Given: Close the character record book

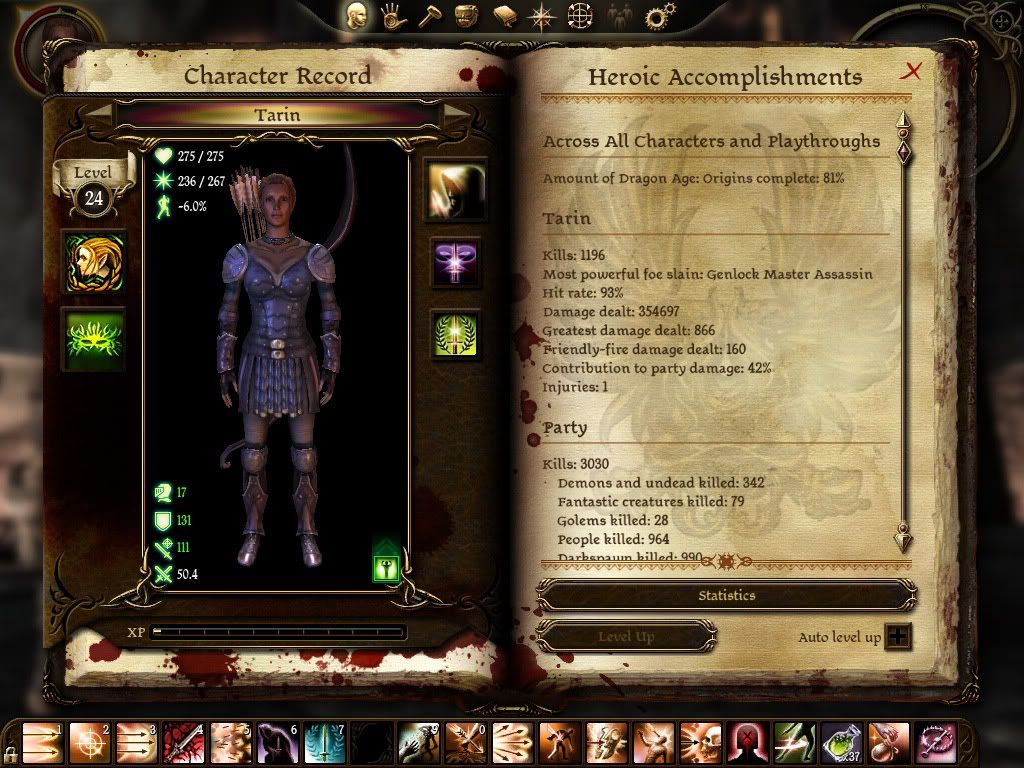Looking at the screenshot, I should click(911, 71).
